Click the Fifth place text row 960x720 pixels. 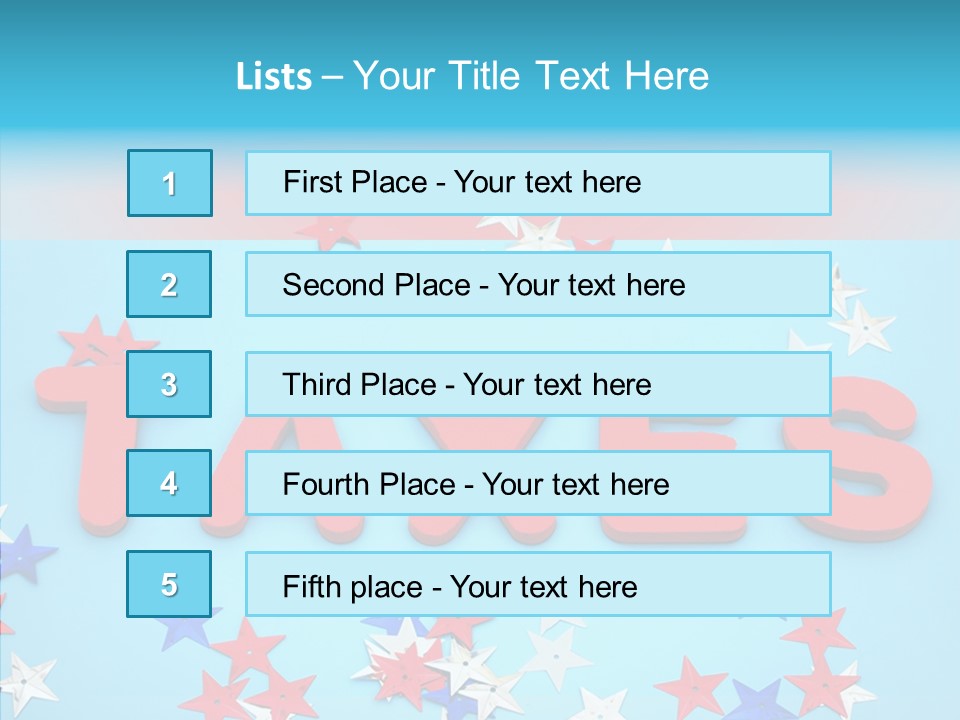[x=538, y=585]
